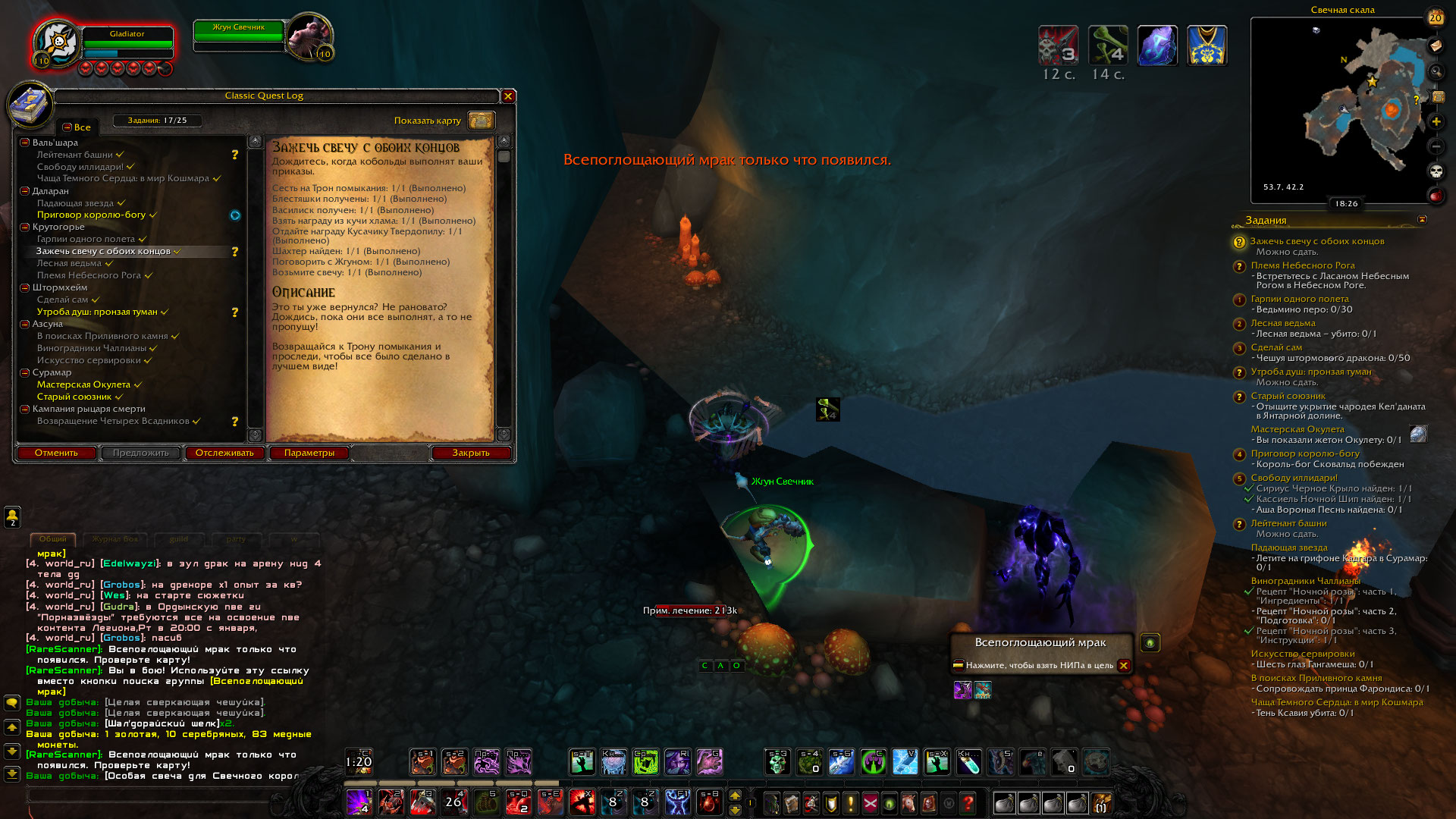The image size is (1456, 819).
Task: Click the Отменить button
Action: [x=56, y=453]
